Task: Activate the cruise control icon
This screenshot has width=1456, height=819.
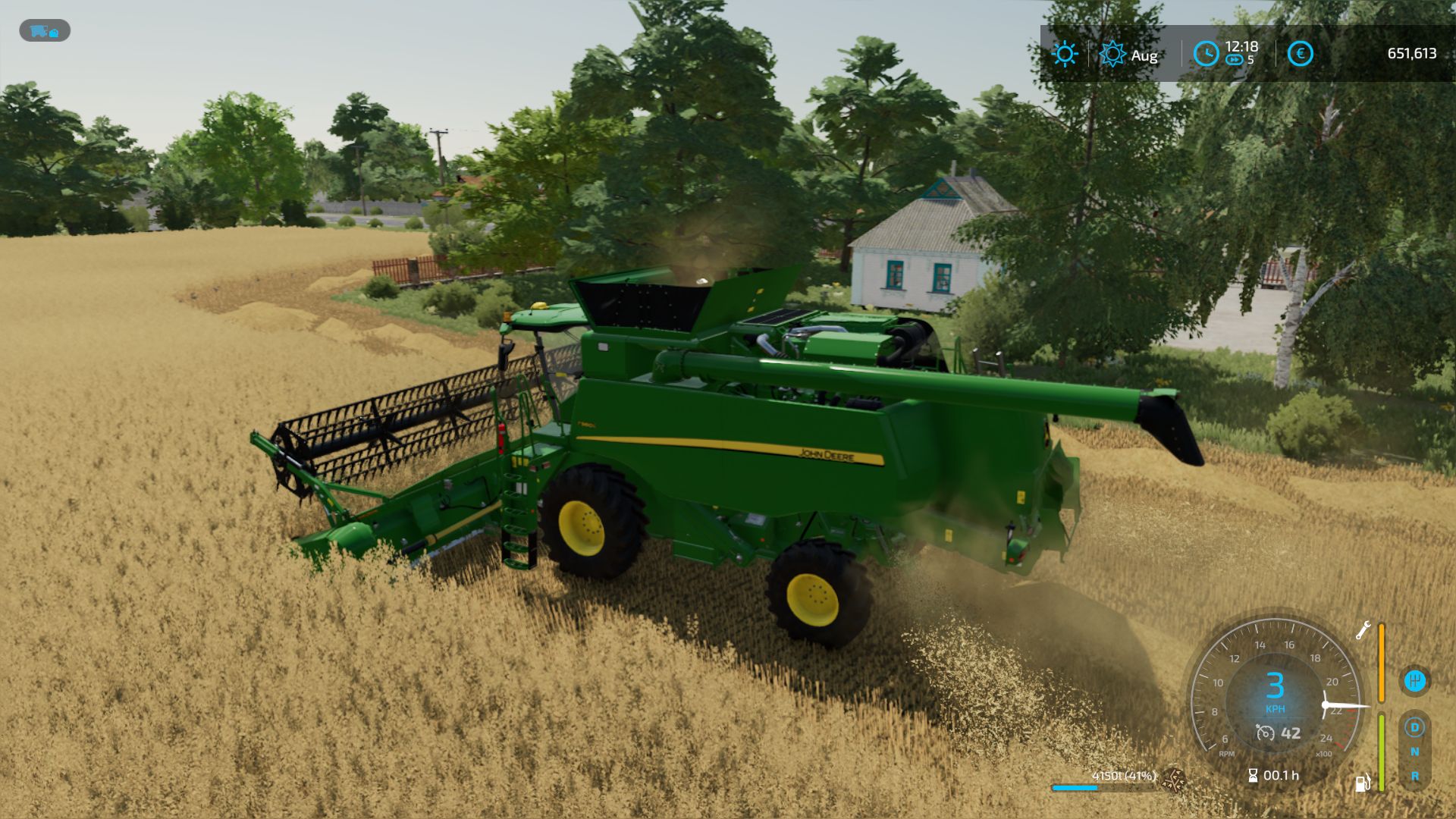Action: tap(1265, 733)
